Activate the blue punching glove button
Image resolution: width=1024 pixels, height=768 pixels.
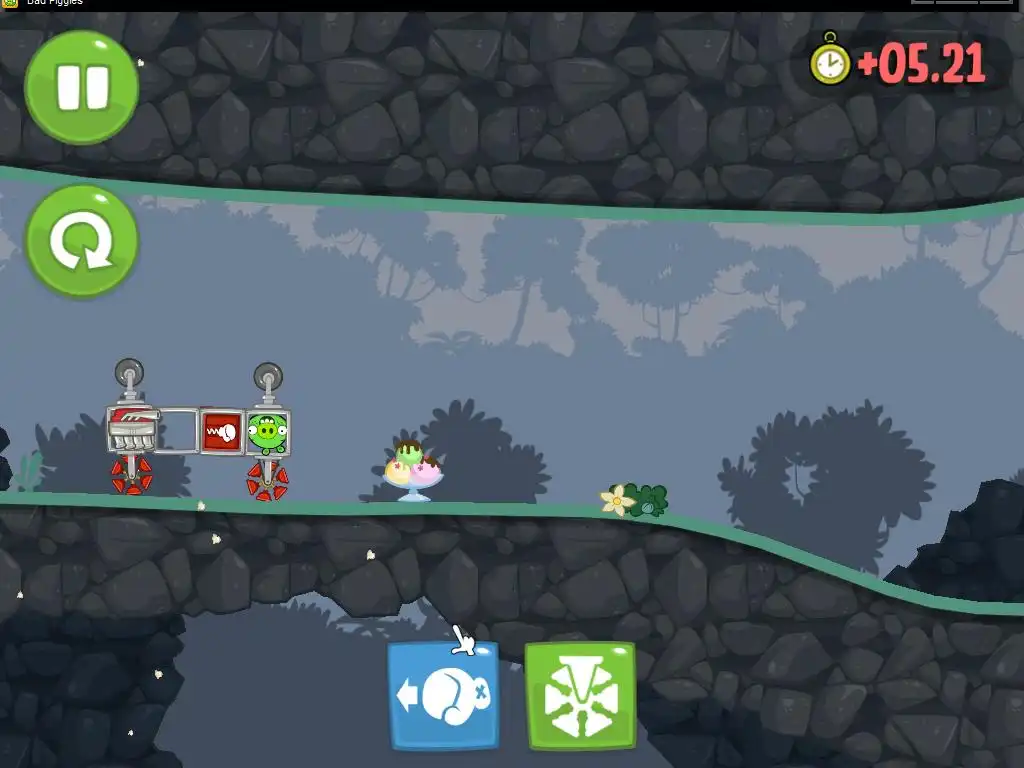[443, 696]
